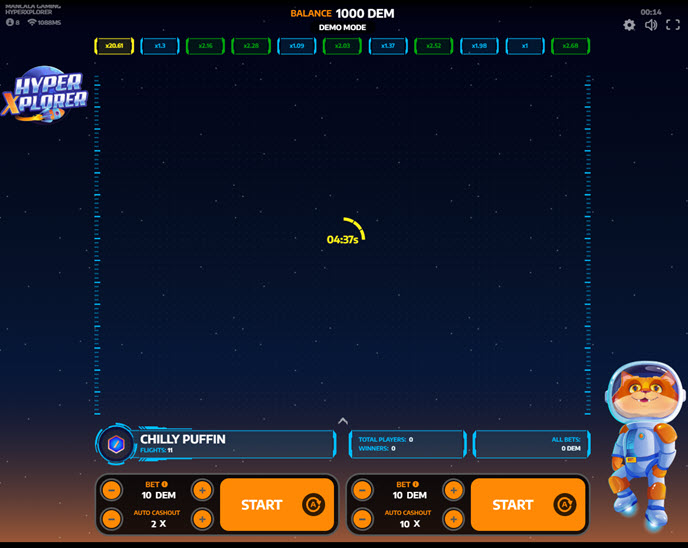Toggle the sound speaker icon

[651, 25]
